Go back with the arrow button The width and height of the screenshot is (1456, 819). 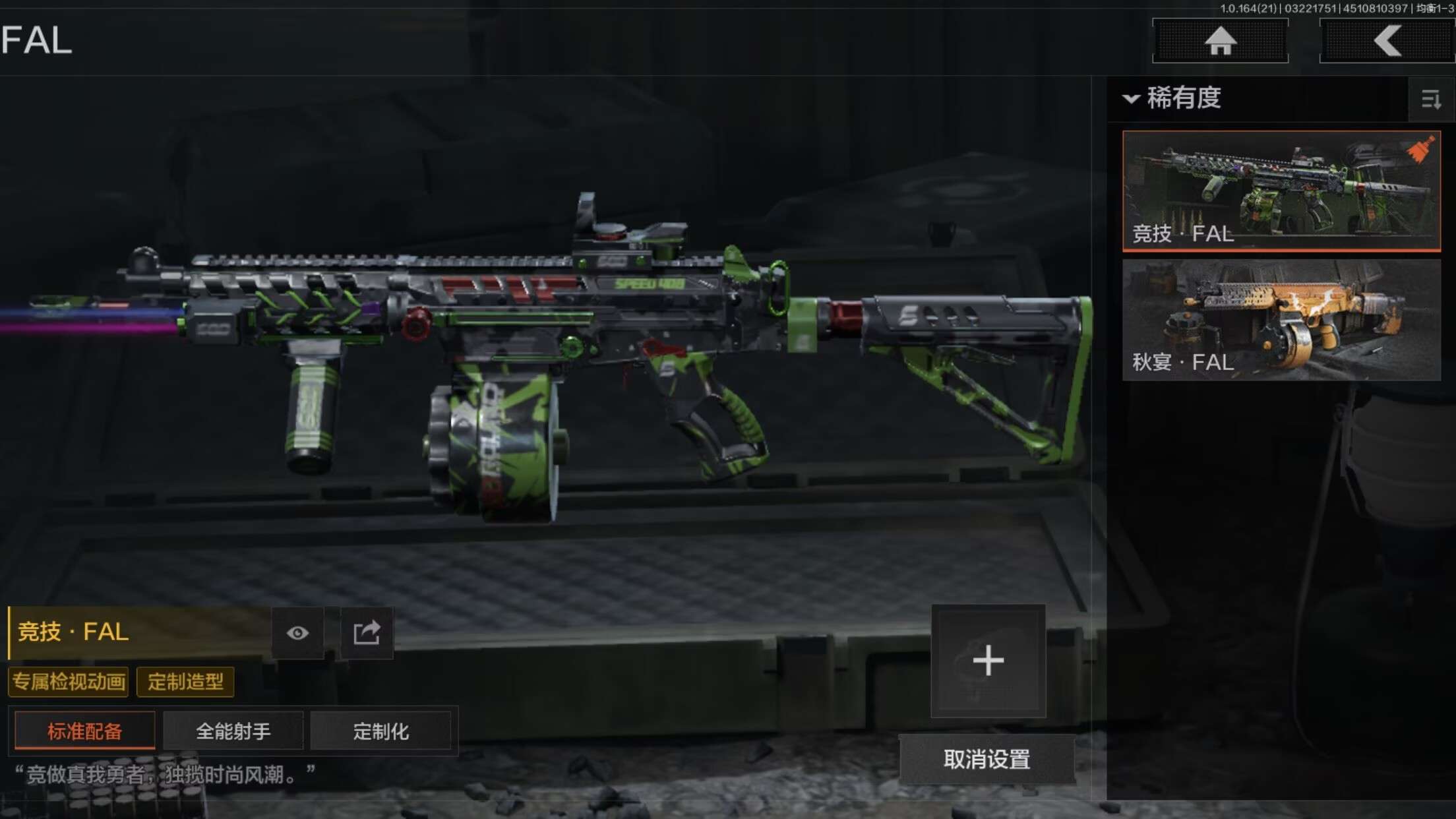(1387, 41)
